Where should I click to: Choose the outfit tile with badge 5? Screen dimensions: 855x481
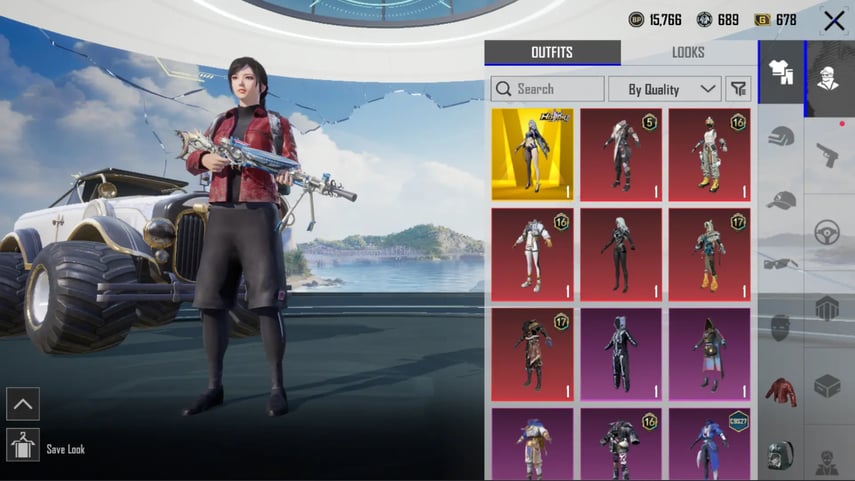[x=621, y=155]
